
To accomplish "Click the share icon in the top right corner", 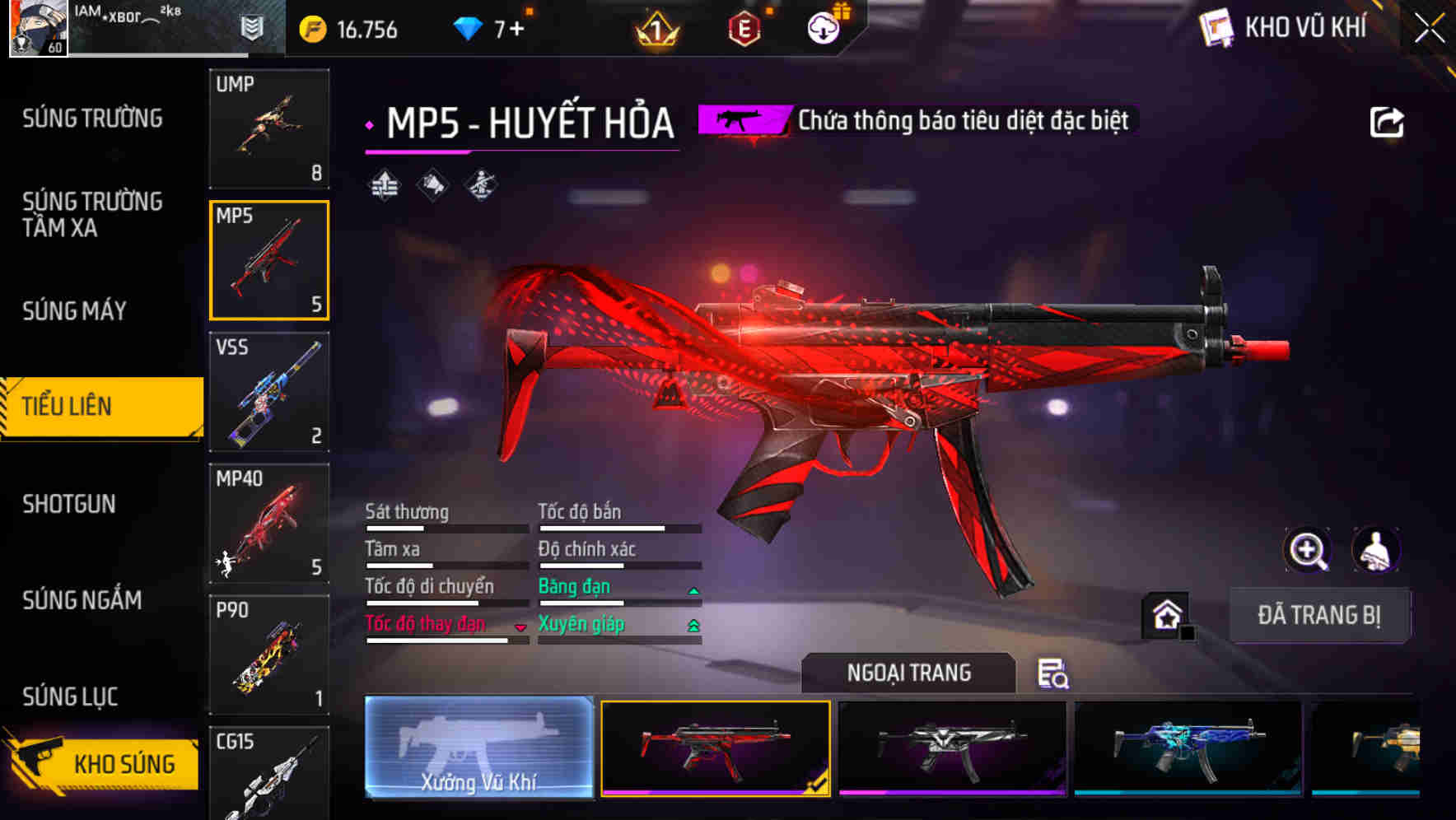I will tap(1388, 121).
